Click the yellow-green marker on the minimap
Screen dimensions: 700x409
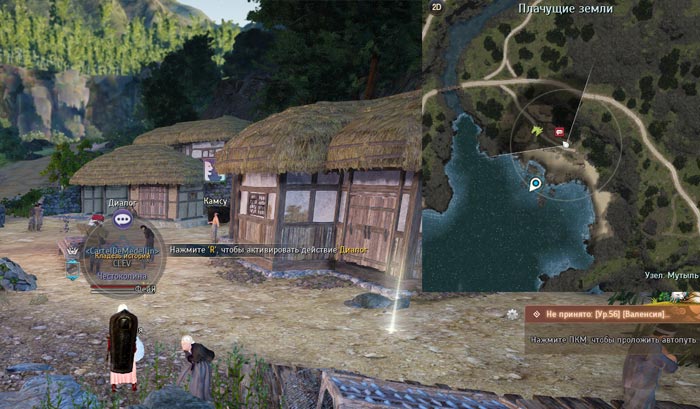(x=538, y=130)
